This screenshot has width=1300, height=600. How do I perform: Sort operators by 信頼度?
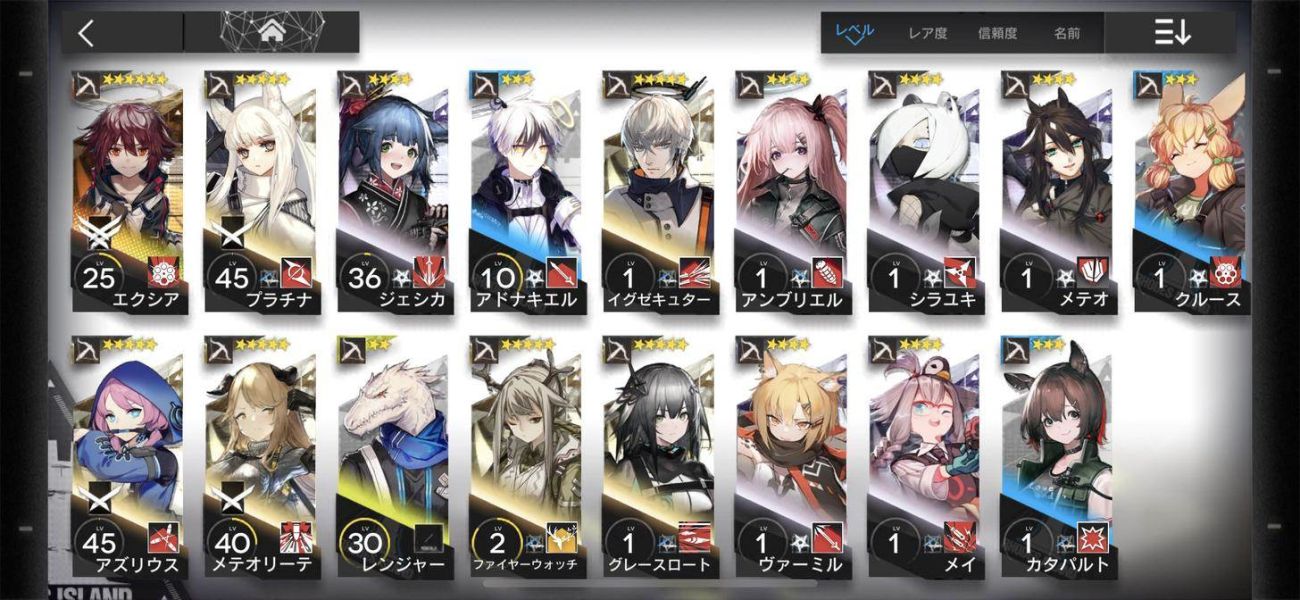tap(997, 33)
